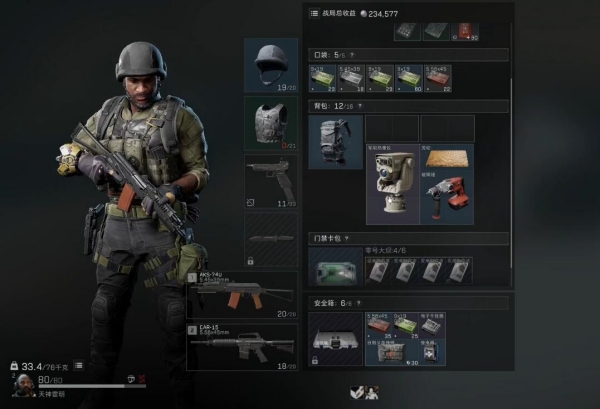
Task: Select the military camera device in backpack
Action: pos(392,184)
